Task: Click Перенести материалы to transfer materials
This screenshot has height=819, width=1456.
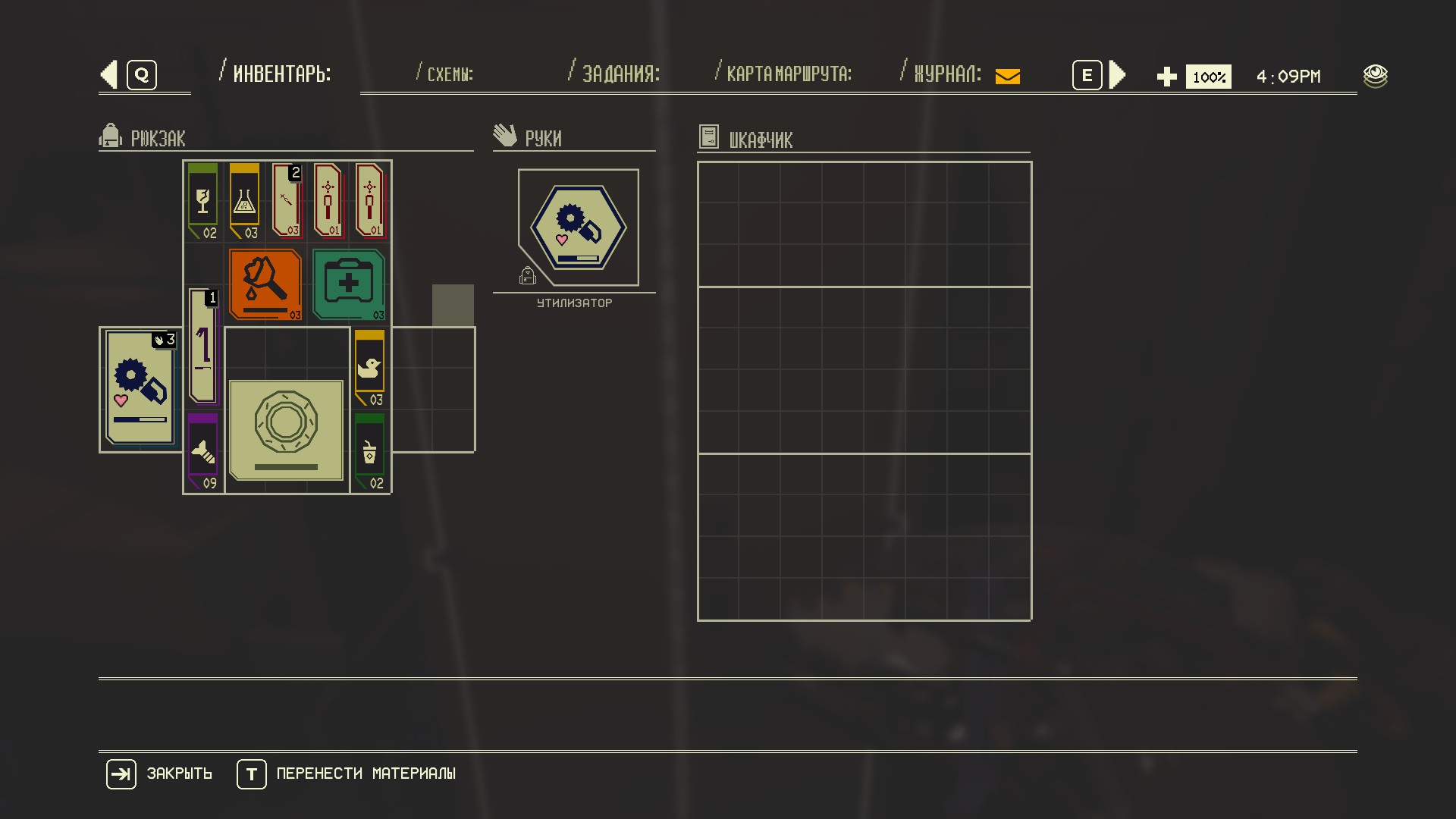Action: [x=365, y=773]
